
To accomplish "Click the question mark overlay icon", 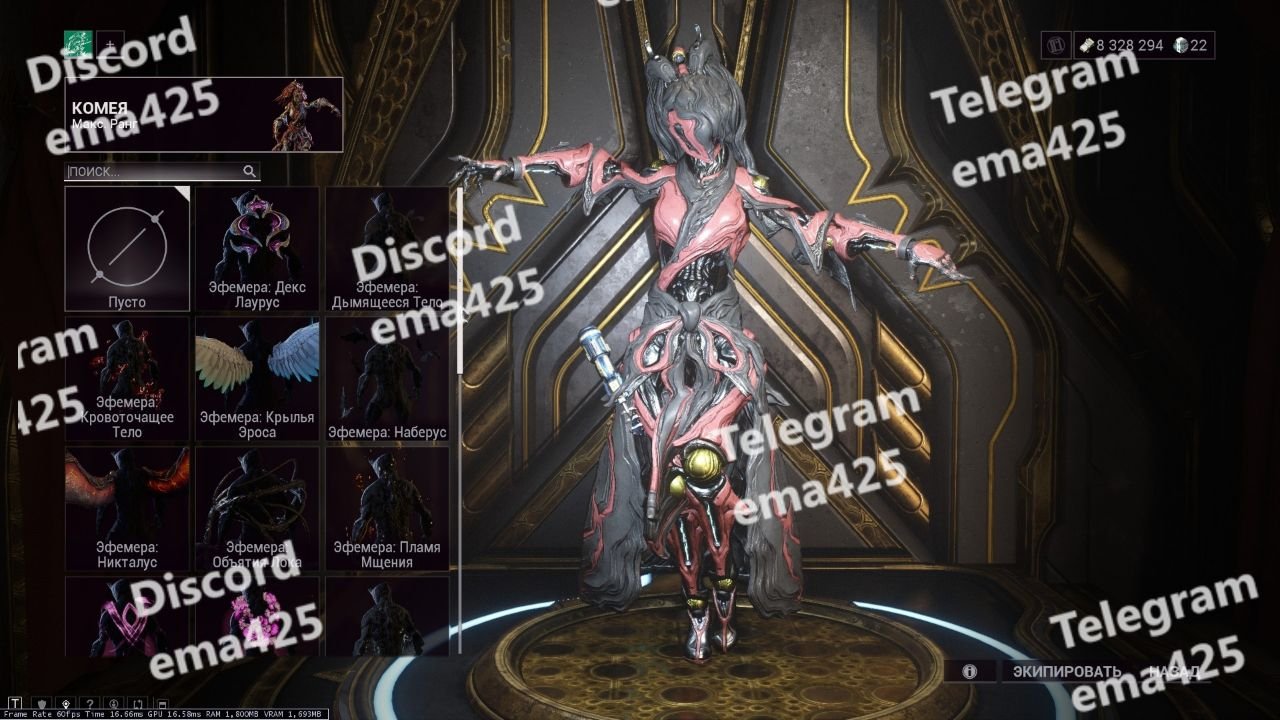I will [x=90, y=703].
